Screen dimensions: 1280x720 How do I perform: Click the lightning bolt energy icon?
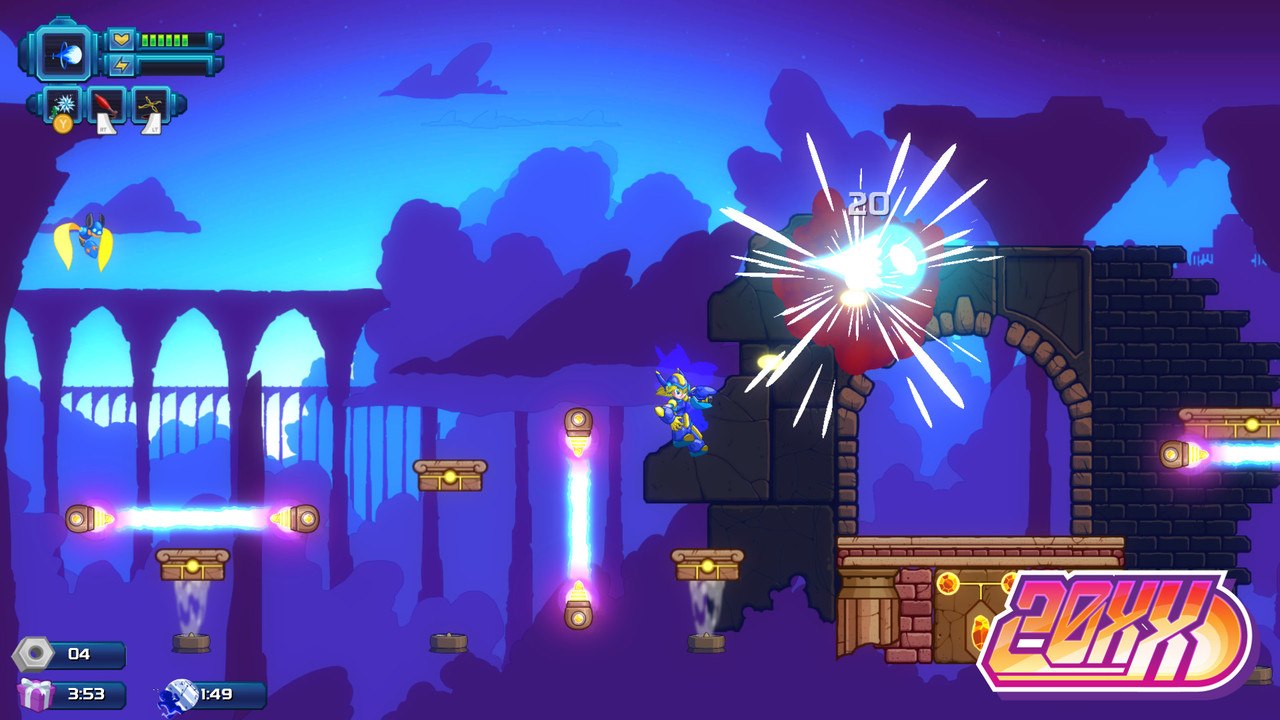[122, 64]
